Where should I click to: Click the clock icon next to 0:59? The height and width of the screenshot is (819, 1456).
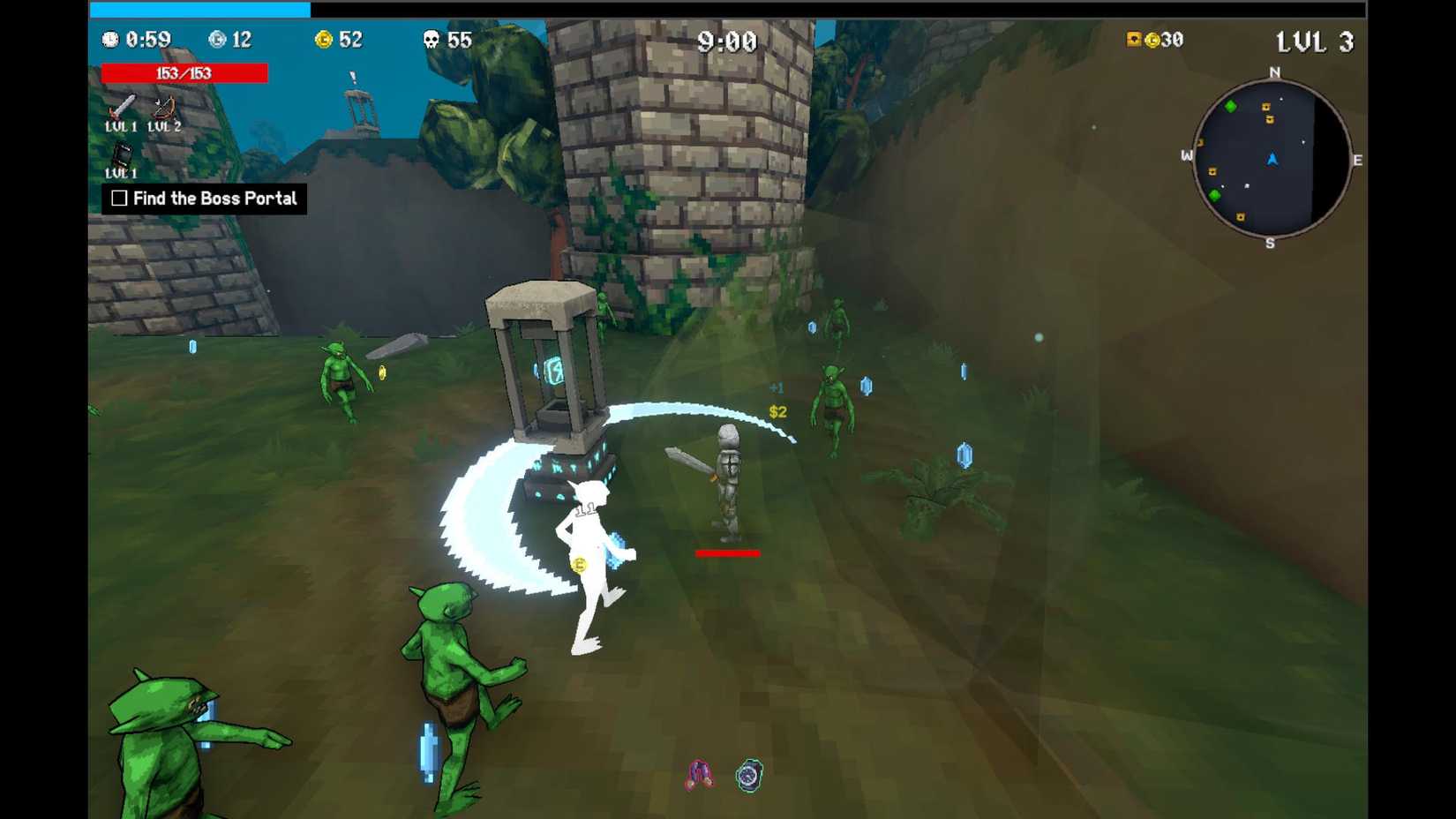(x=111, y=40)
